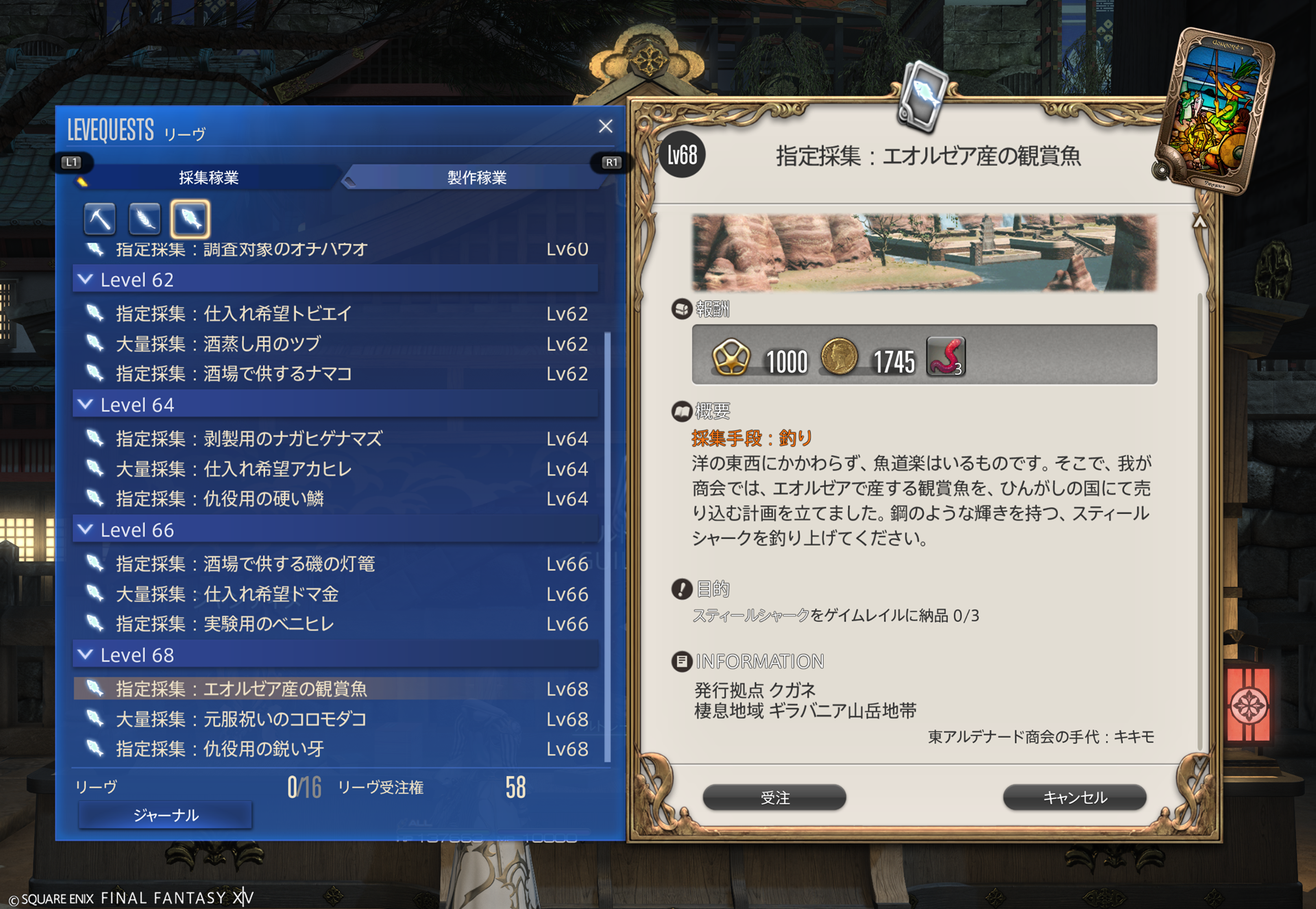This screenshot has height=909, width=1316.
Task: Select the miner pickaxe class icon
Action: [100, 219]
